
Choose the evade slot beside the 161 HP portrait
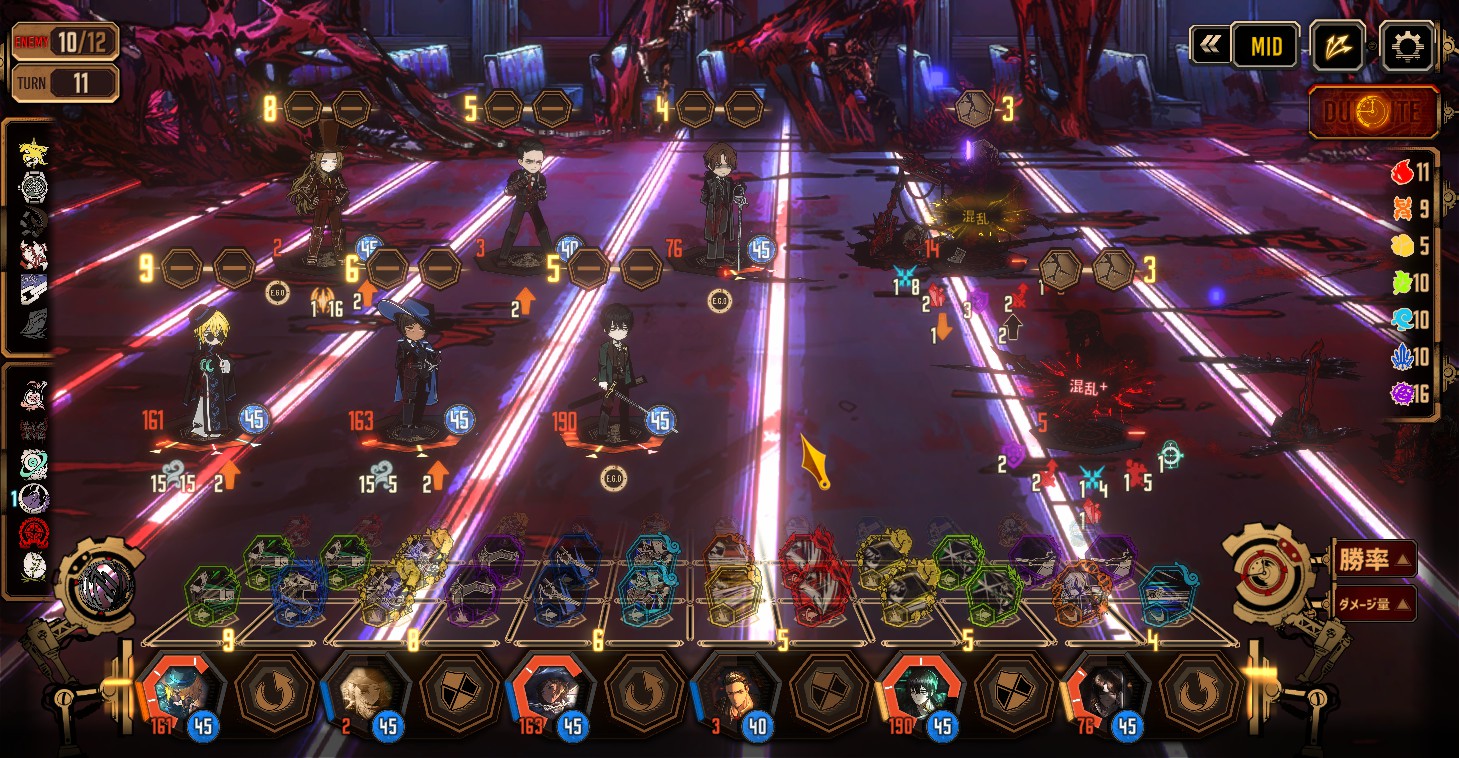(275, 692)
